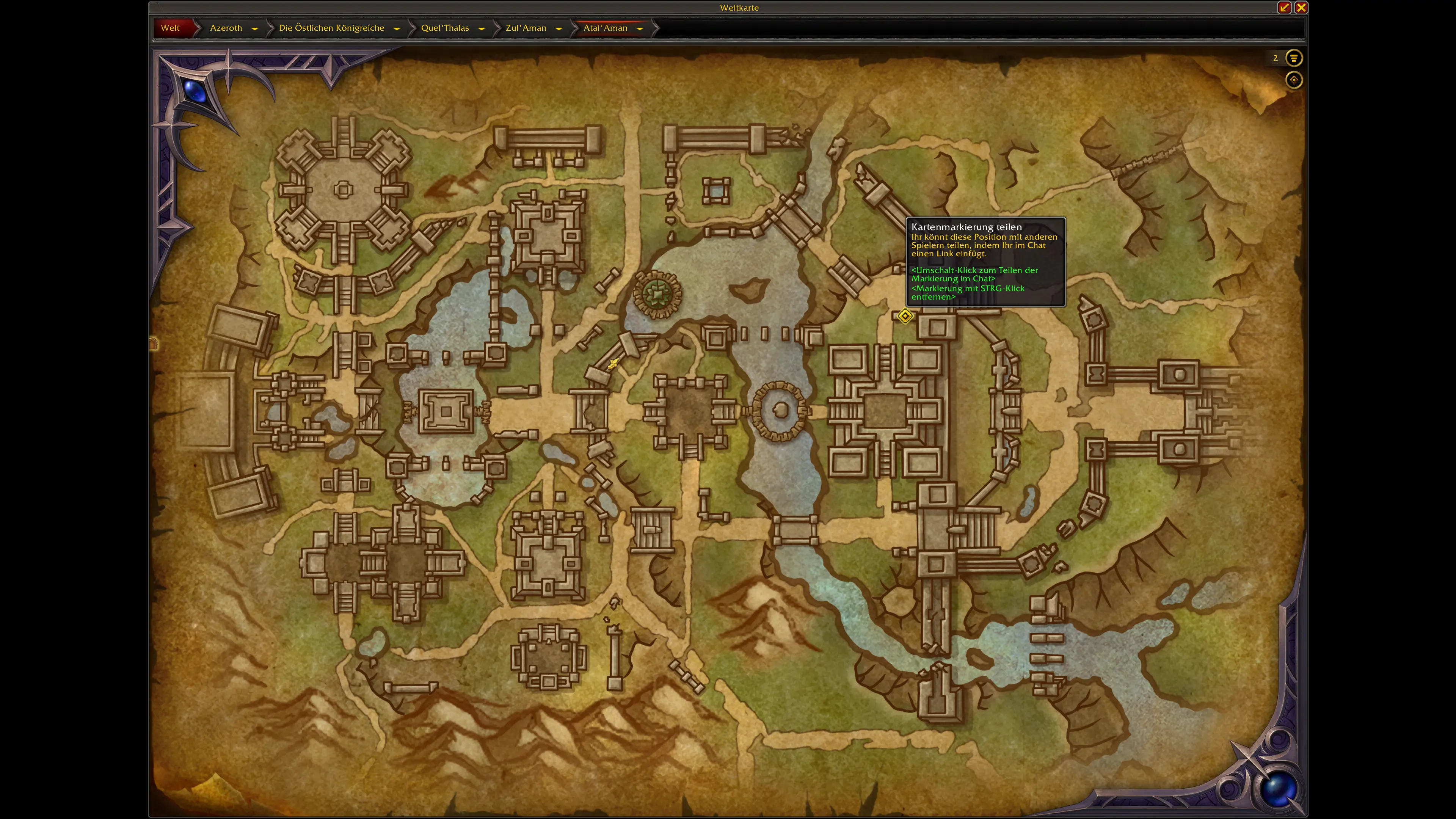Toggle the map pin placement button

tap(1293, 80)
